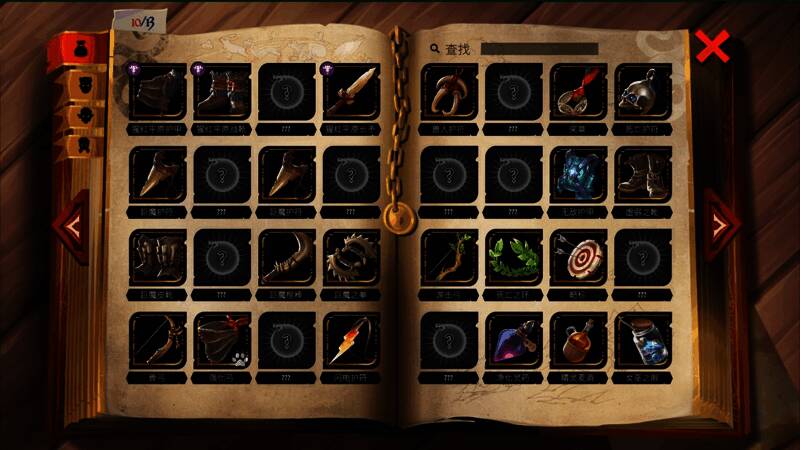Pick the lightning bolt amulet entry
Screen dimensions: 800x450
[351, 340]
